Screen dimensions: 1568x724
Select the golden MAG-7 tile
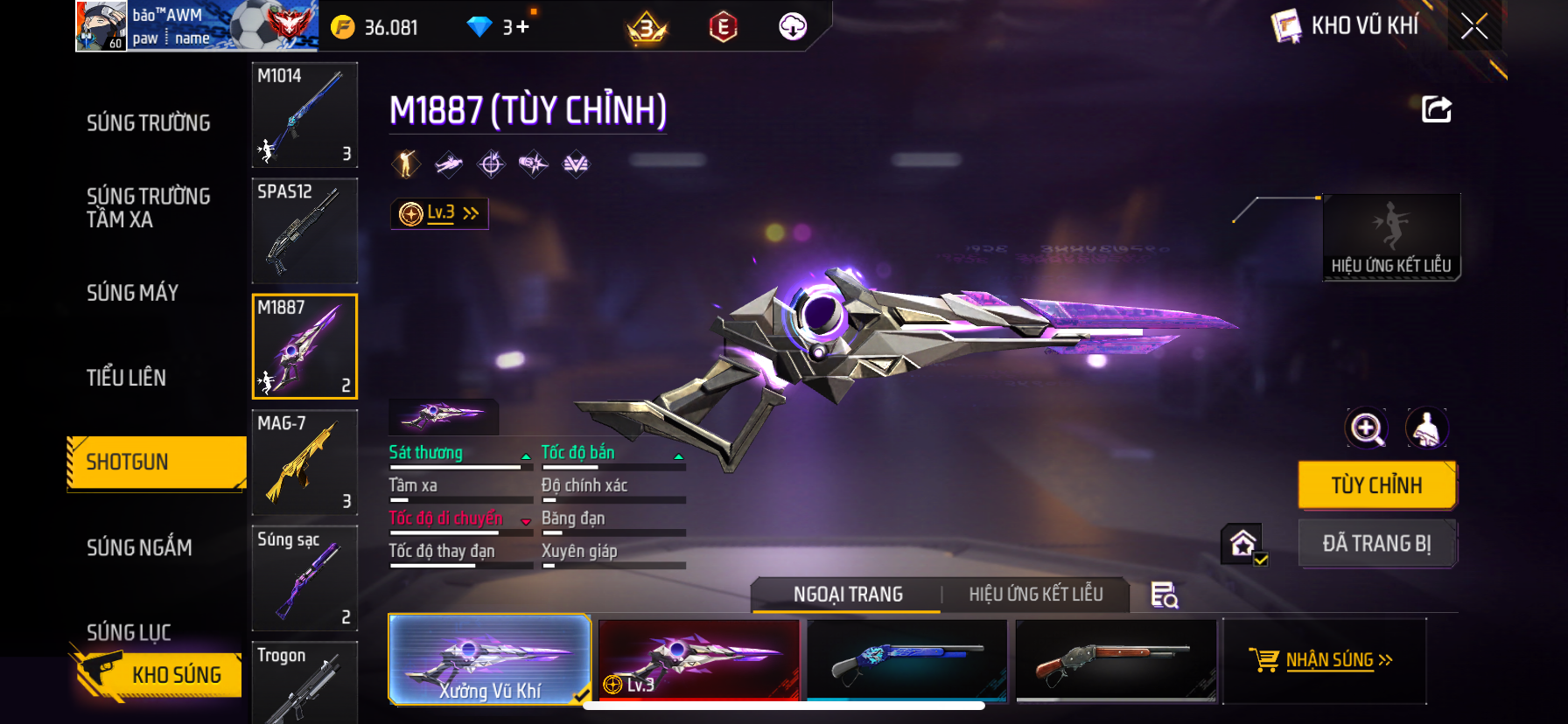tap(304, 462)
